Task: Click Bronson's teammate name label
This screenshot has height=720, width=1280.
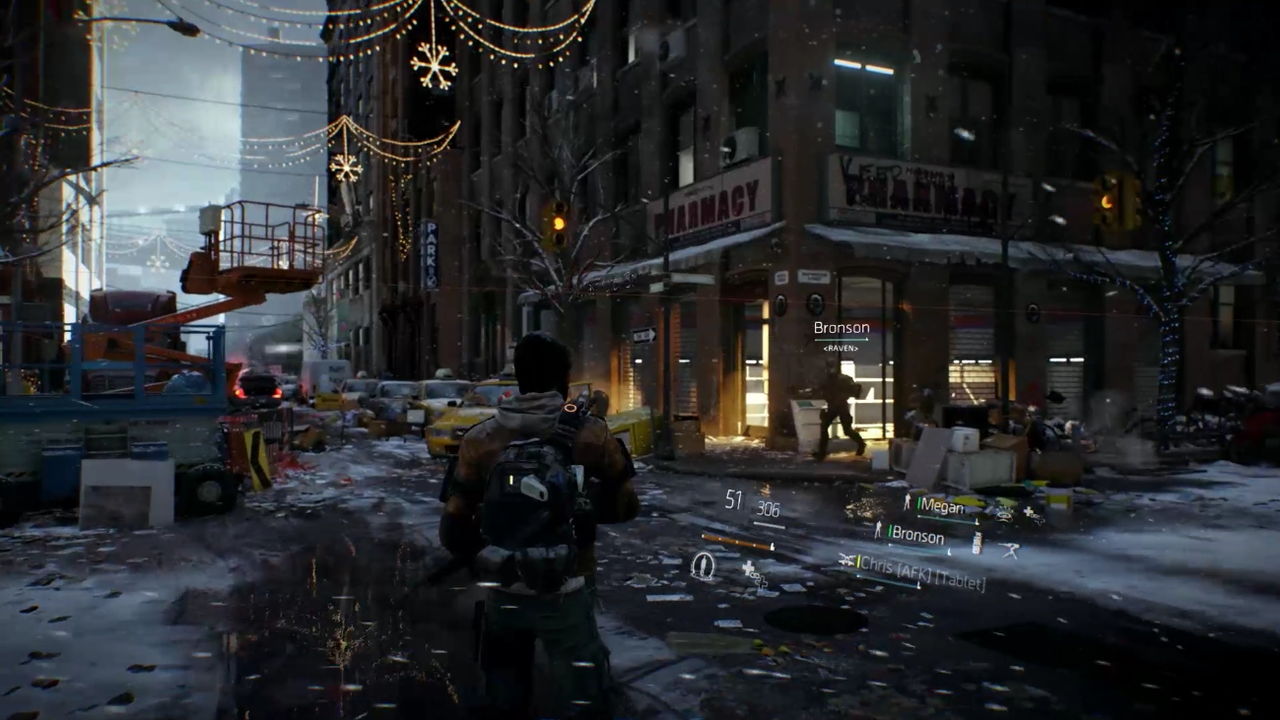Action: [917, 536]
